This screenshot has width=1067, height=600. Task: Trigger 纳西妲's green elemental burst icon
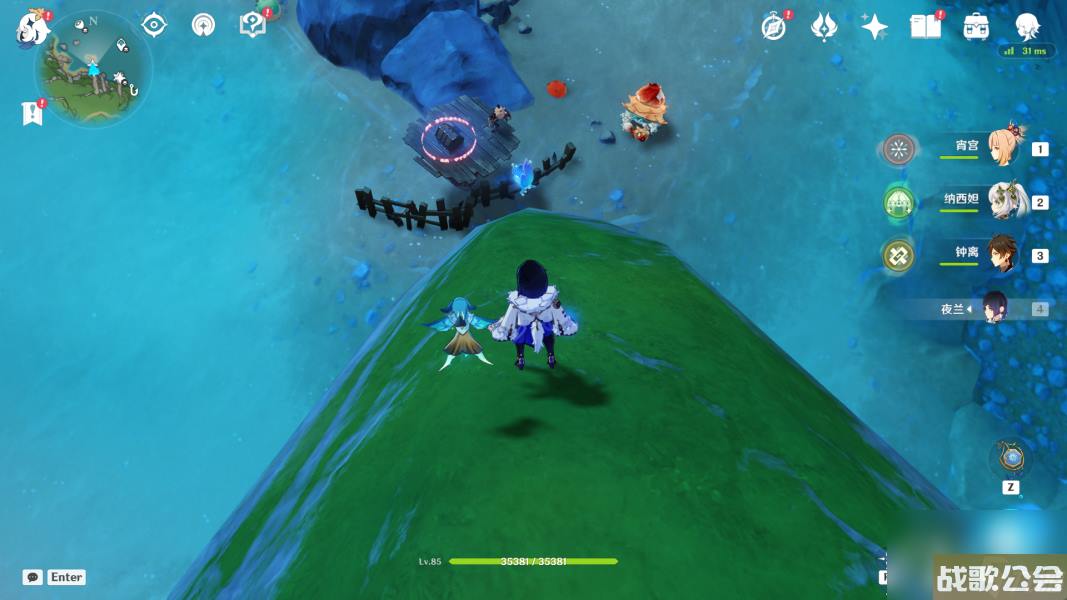pos(899,203)
